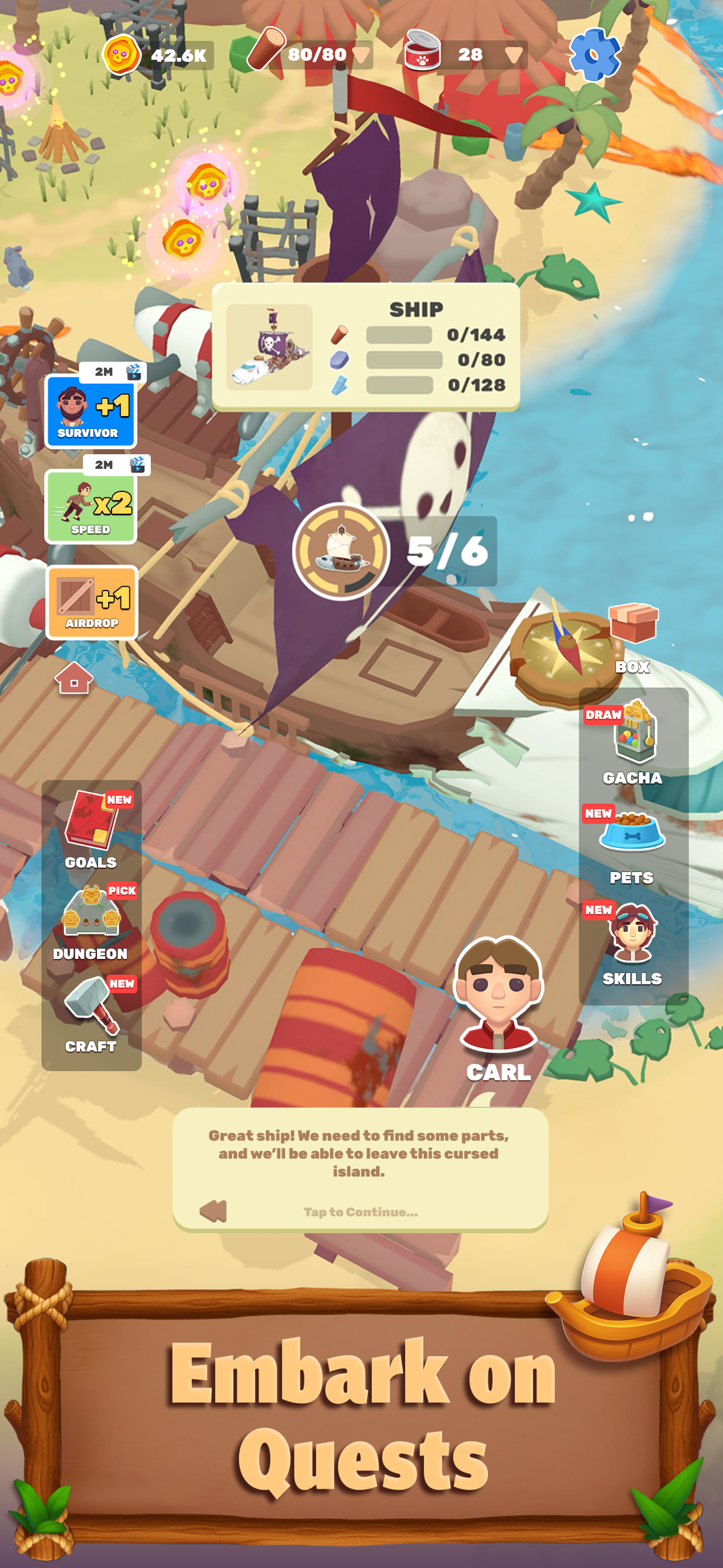This screenshot has width=723, height=1568.
Task: Expand the wood resource 80/80 dropdown
Action: 361,55
